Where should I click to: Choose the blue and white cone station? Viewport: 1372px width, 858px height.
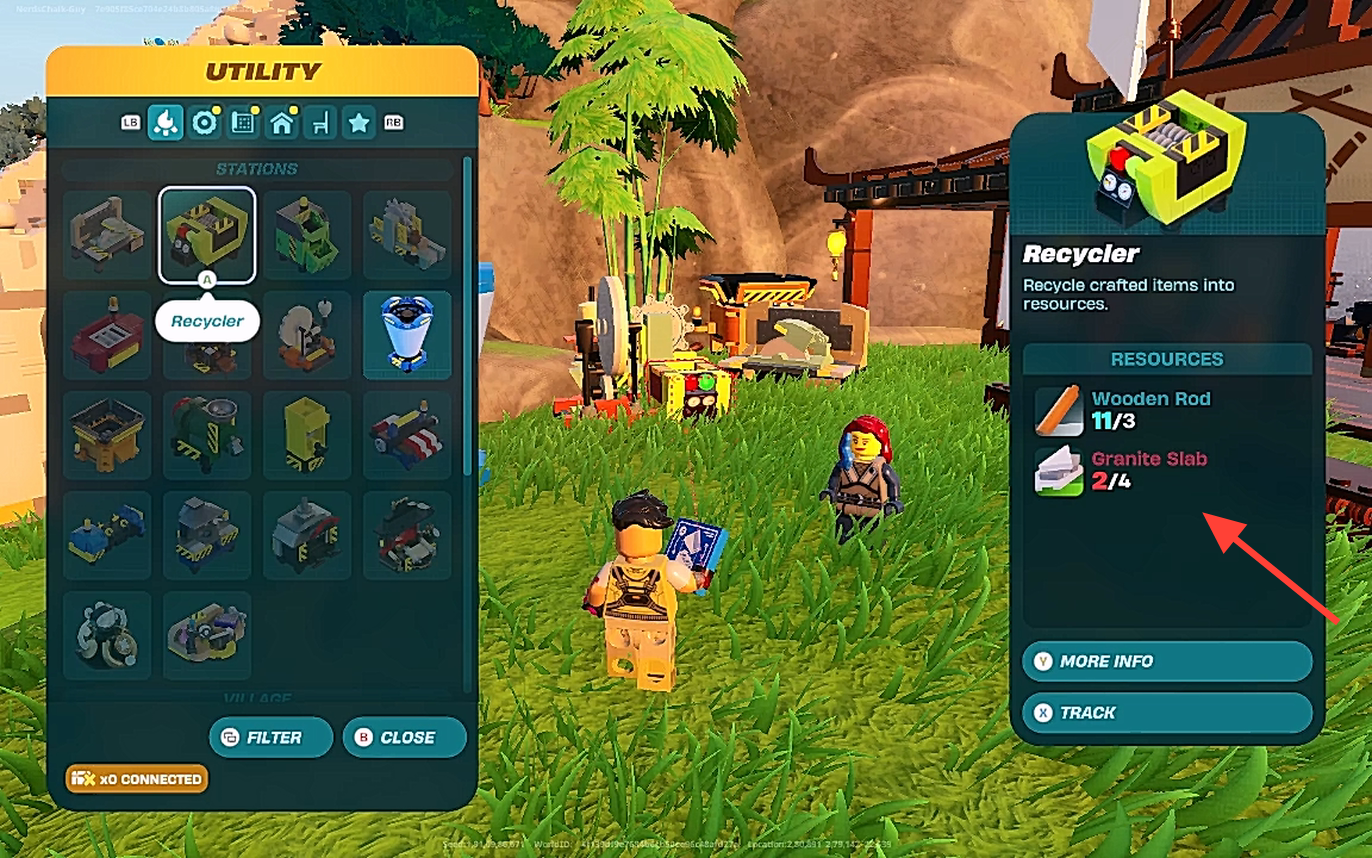point(407,335)
